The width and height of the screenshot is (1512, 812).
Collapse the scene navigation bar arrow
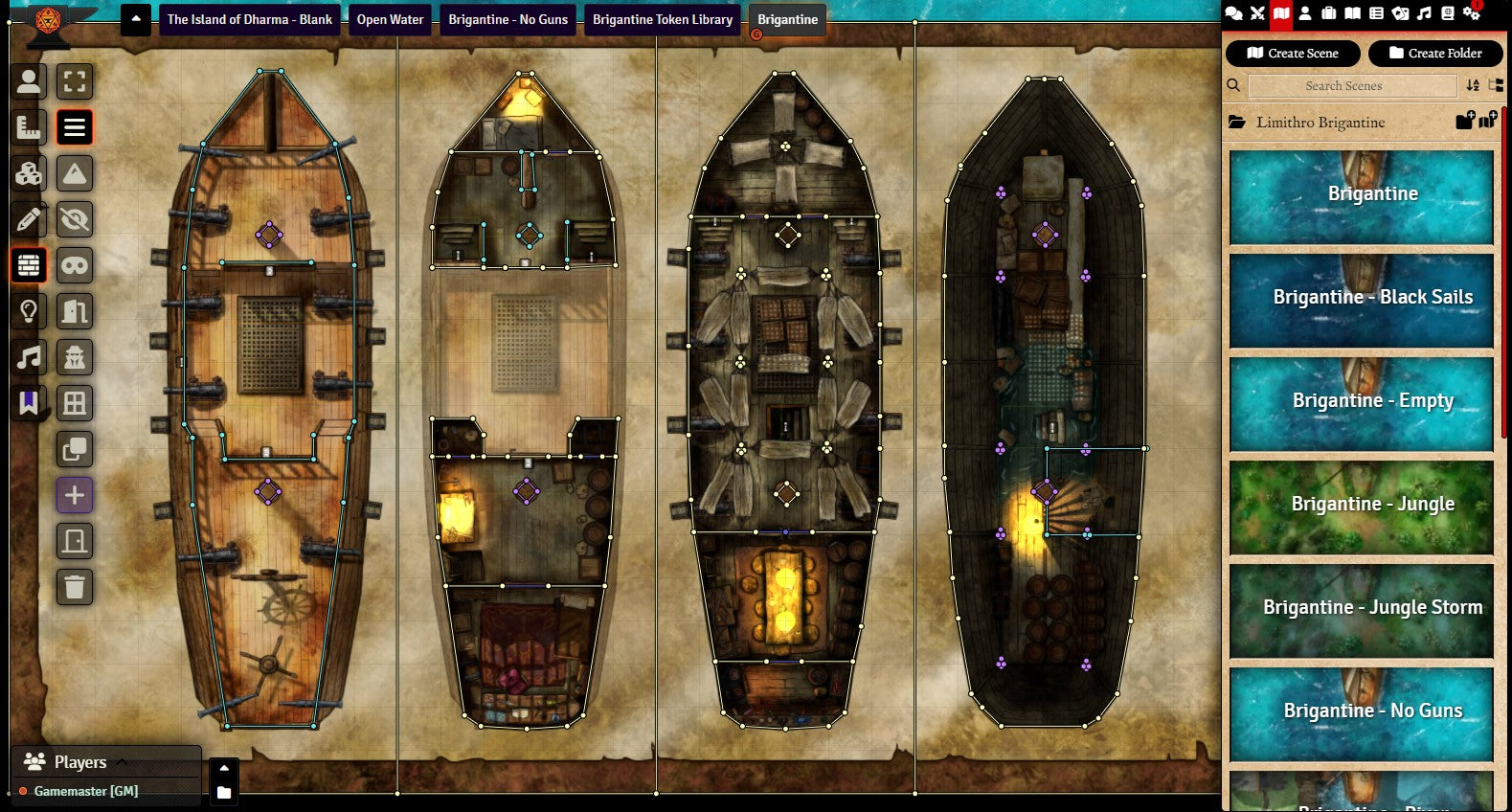coord(136,19)
